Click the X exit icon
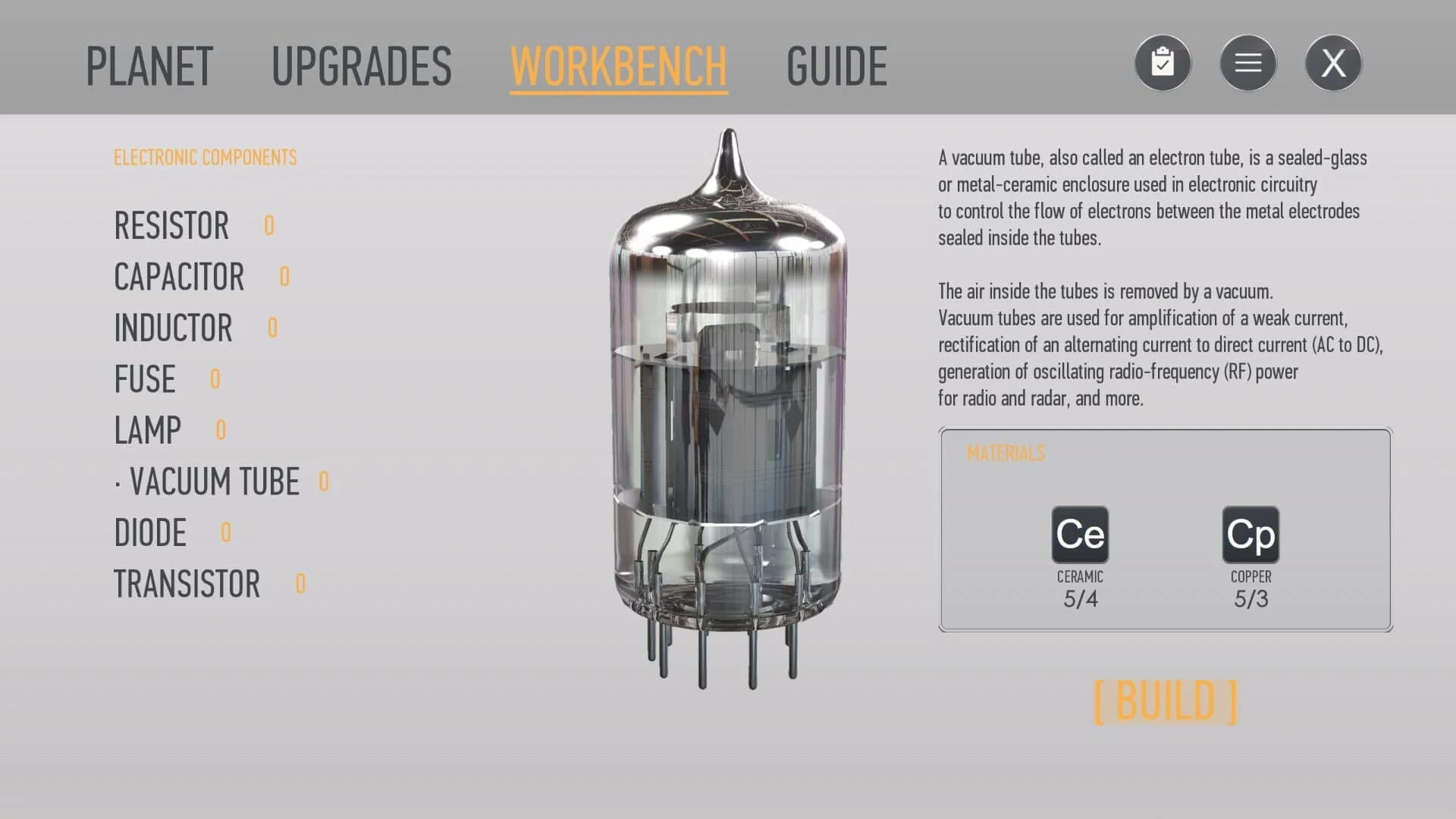This screenshot has width=1456, height=819. [1332, 62]
